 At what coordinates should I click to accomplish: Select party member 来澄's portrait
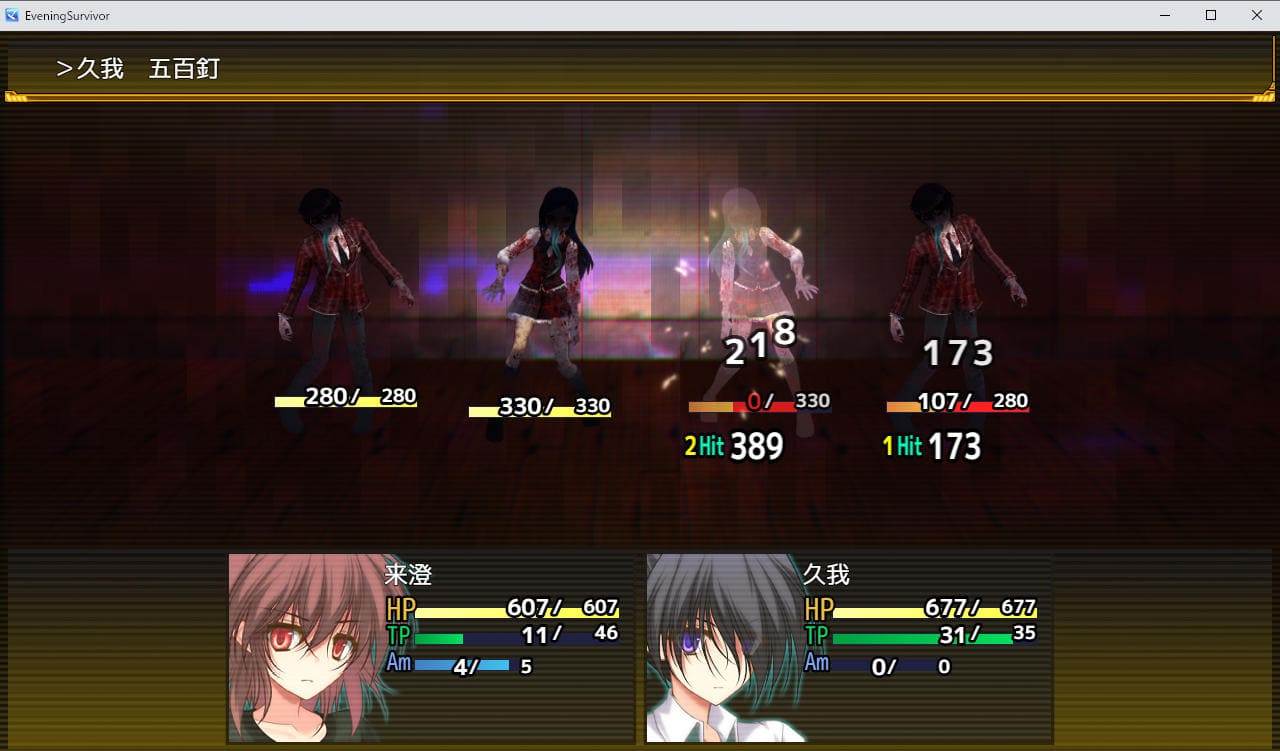coord(304,646)
